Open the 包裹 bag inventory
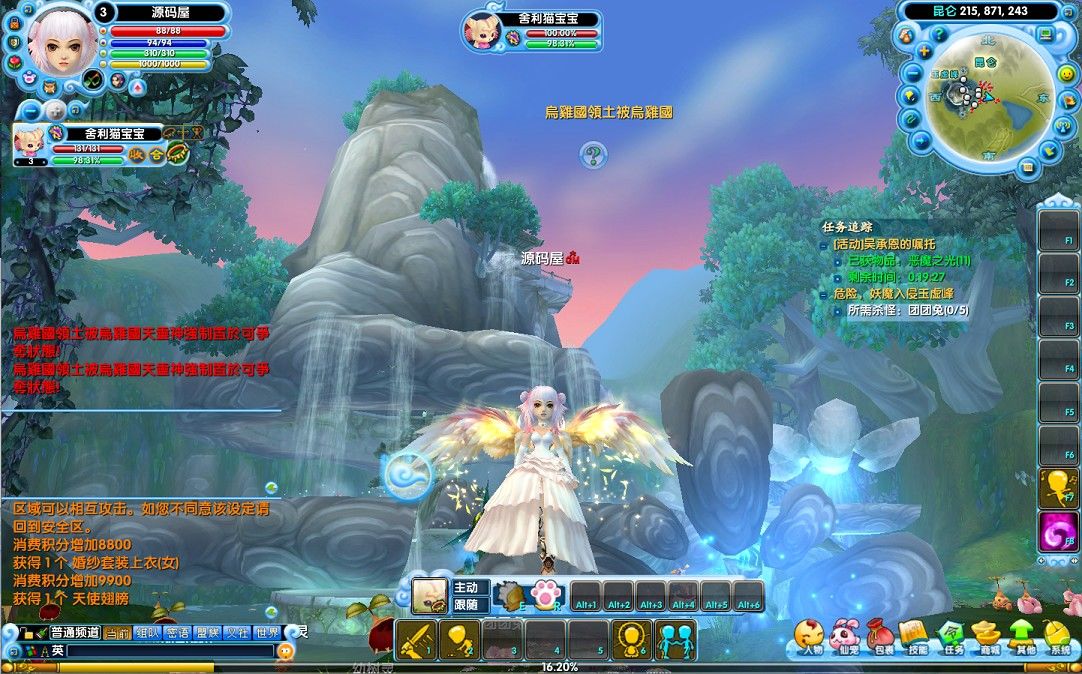The width and height of the screenshot is (1082, 674). (x=881, y=634)
